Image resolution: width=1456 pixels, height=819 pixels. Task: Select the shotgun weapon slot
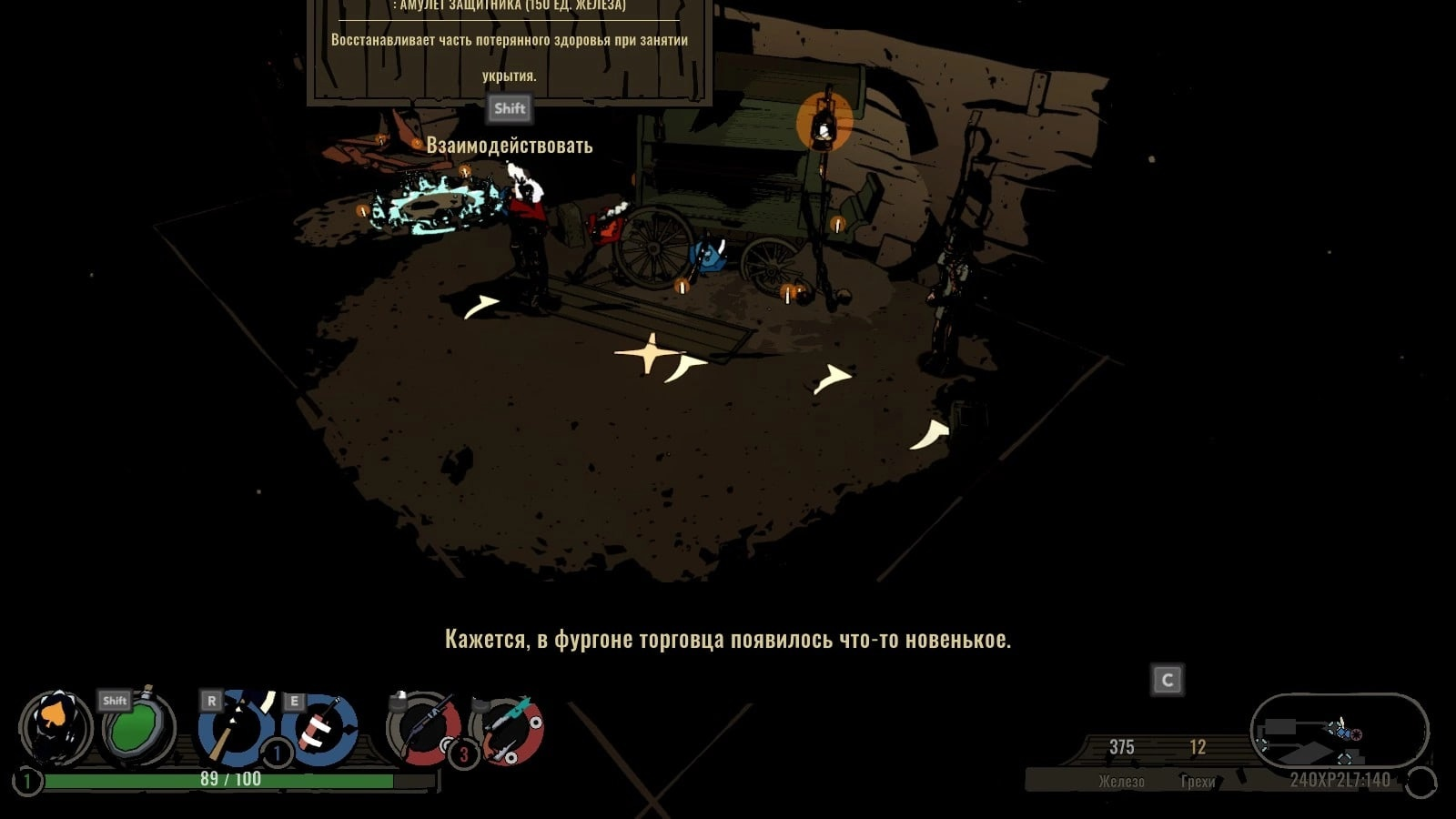pos(424,728)
